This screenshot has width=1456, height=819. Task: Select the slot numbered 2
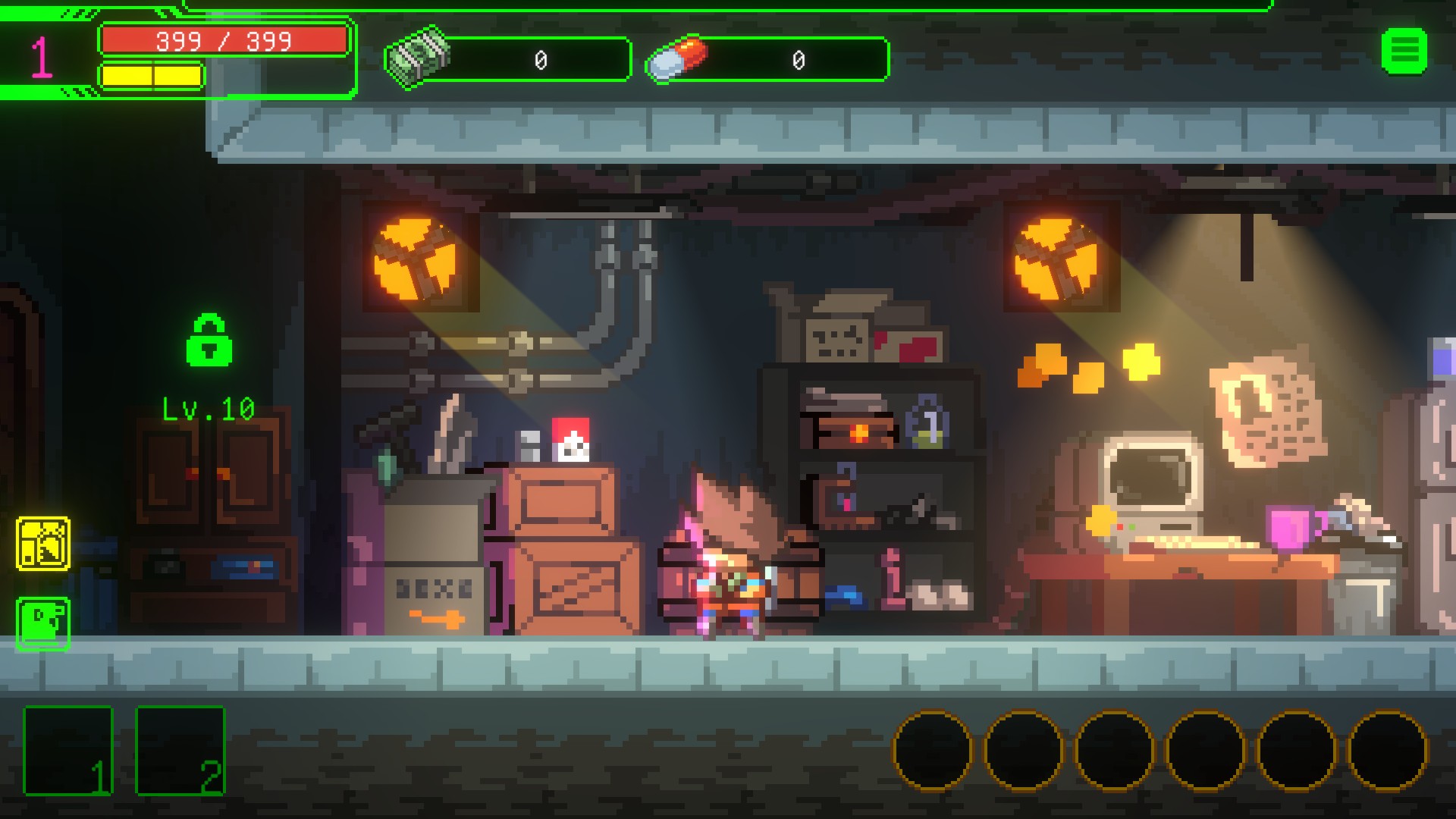[x=180, y=750]
